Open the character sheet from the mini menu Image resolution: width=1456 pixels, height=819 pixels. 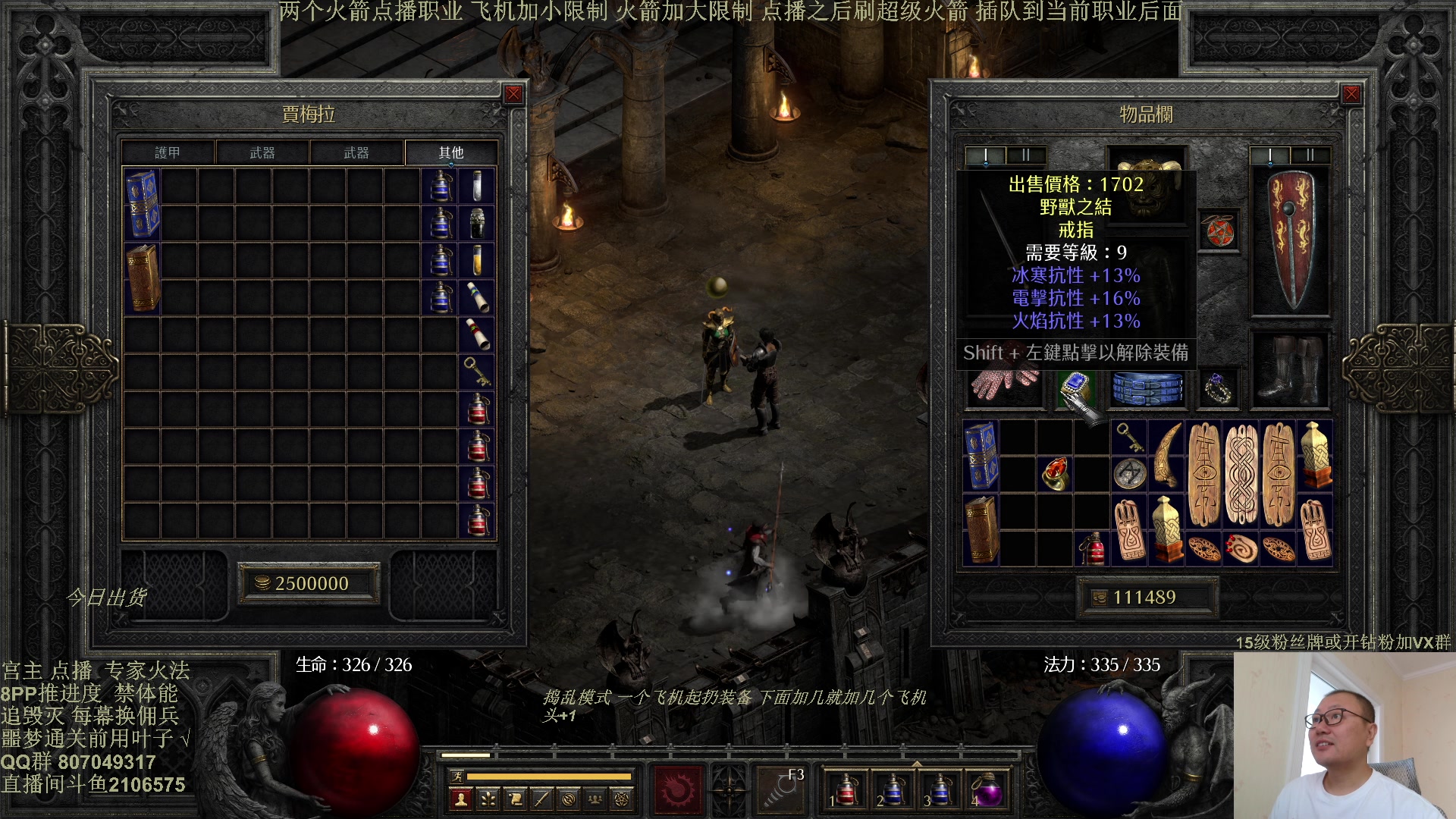[x=460, y=799]
